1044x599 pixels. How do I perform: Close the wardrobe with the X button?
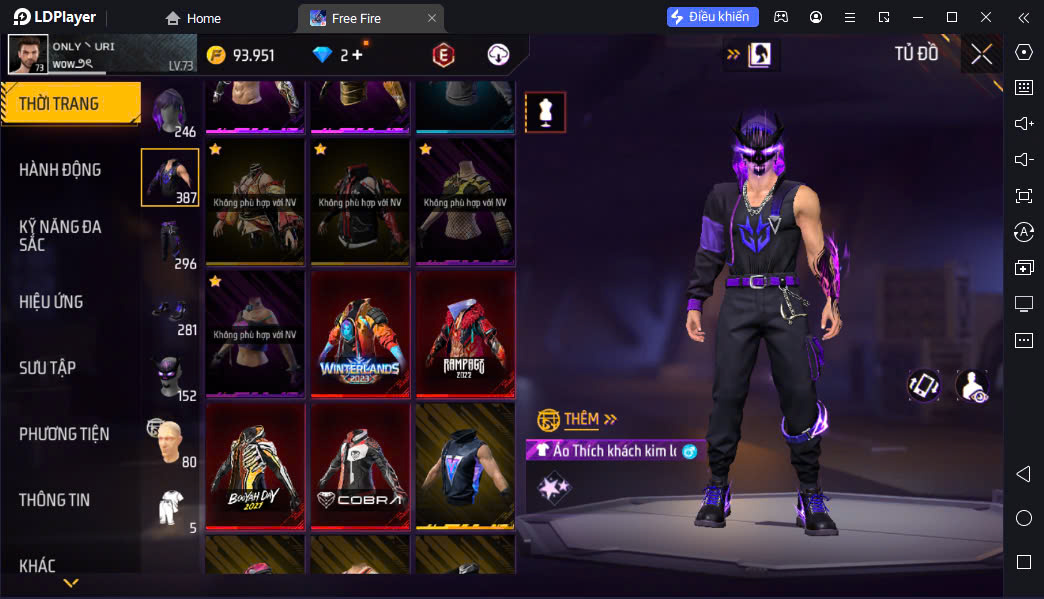point(981,54)
